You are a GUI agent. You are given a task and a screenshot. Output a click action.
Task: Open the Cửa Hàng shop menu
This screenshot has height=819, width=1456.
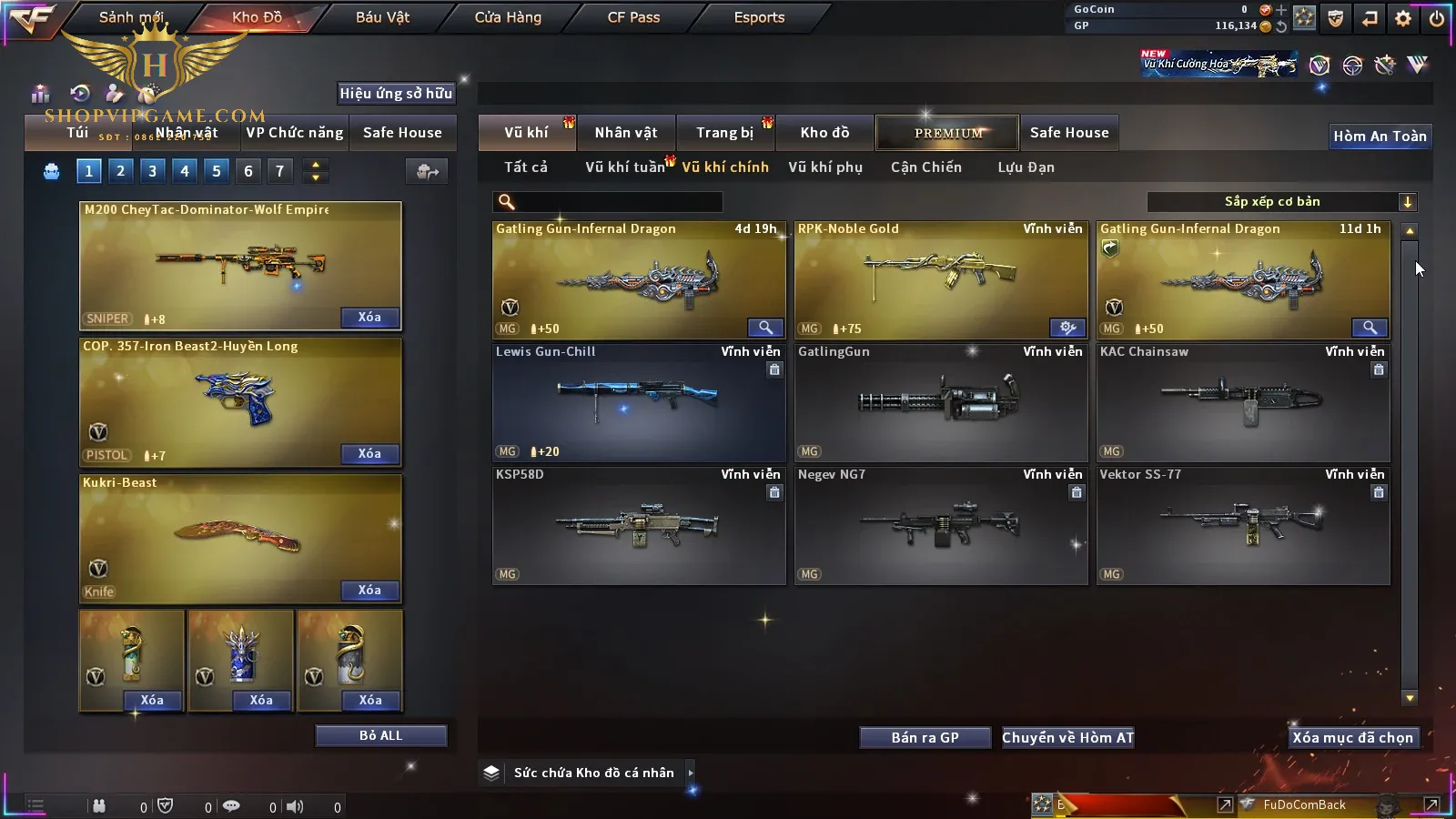coord(508,17)
